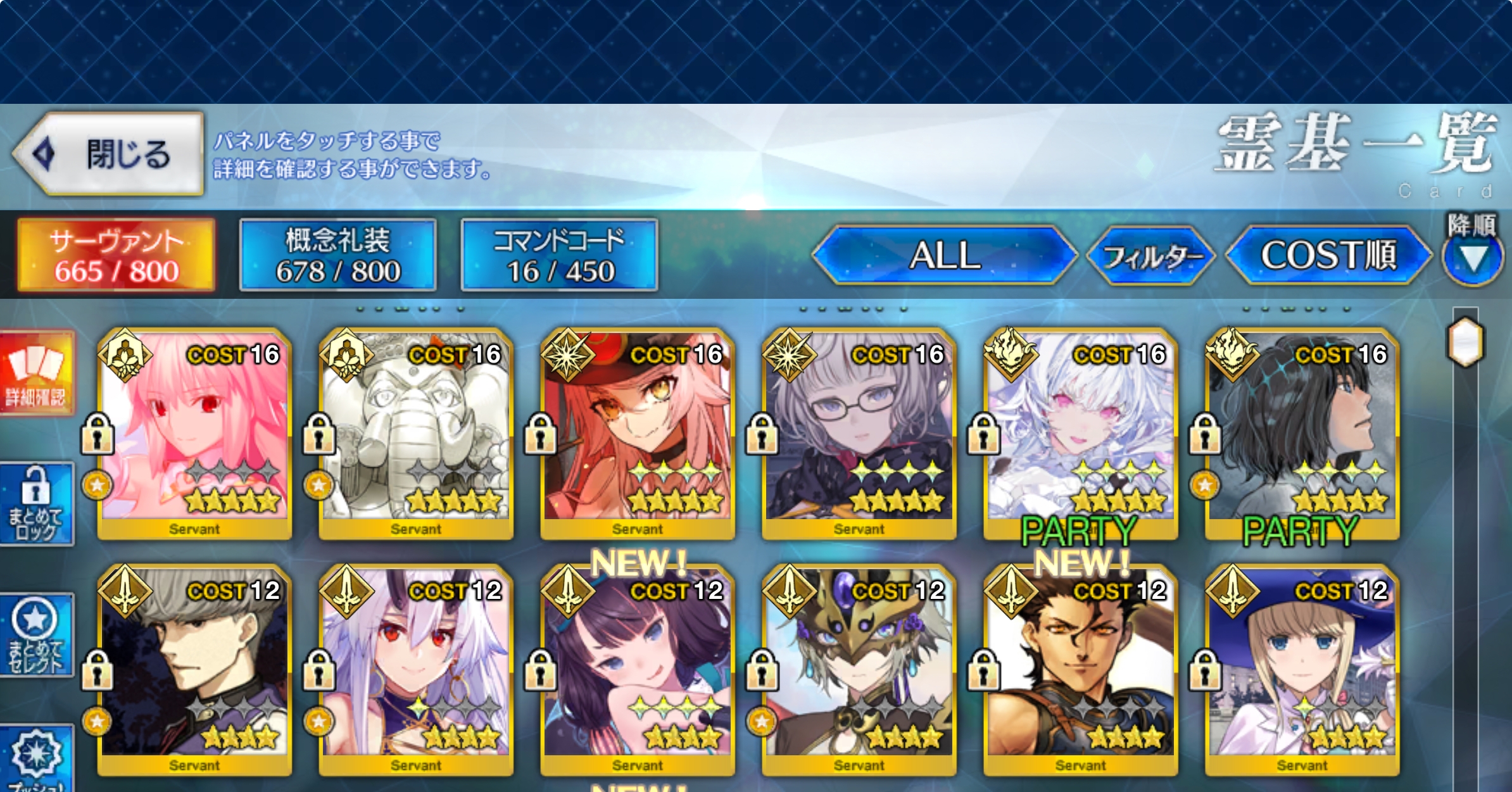Select the blonde blue-hat Saber card

(x=1302, y=670)
